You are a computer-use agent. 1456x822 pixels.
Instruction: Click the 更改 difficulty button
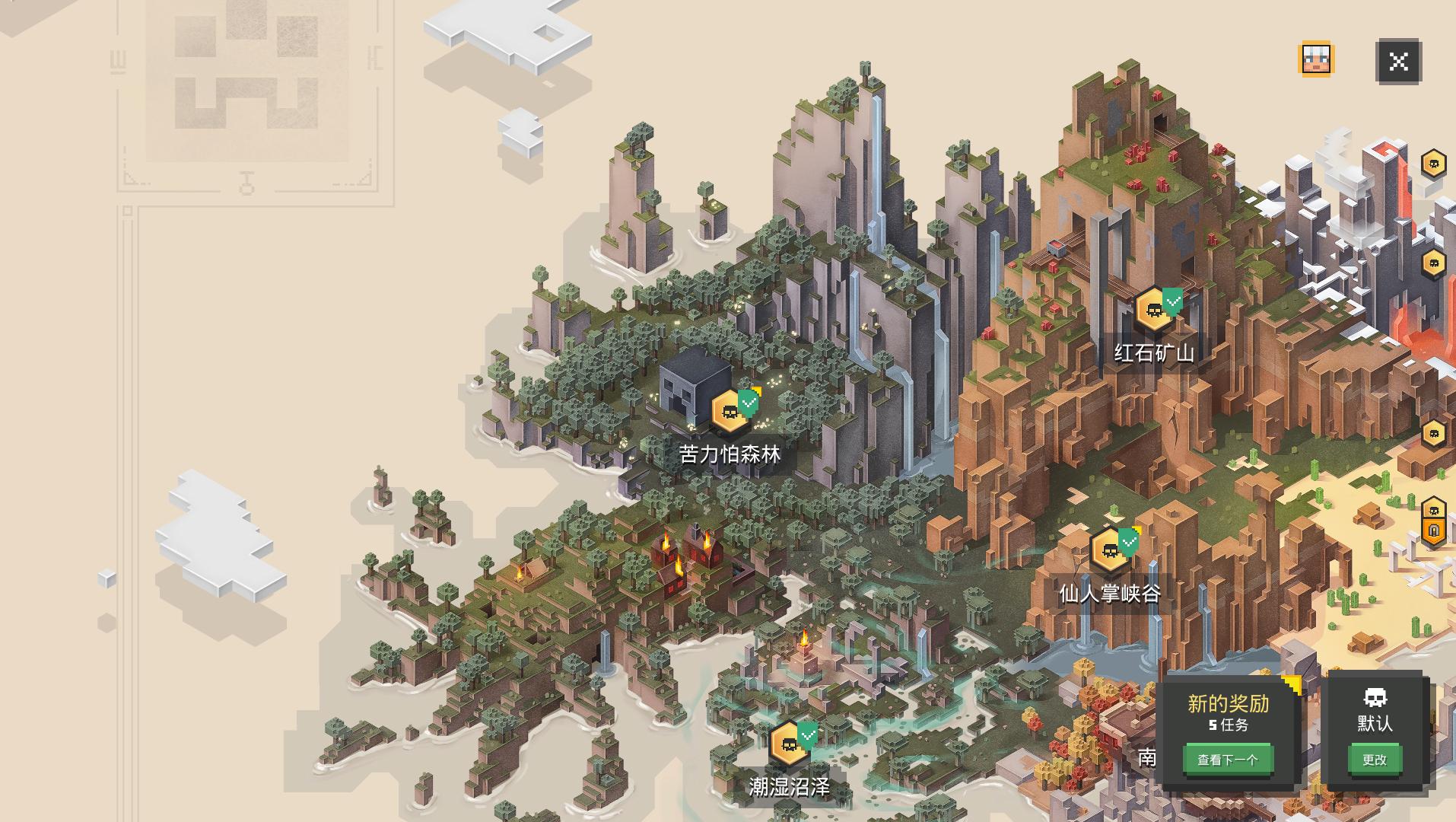click(1374, 759)
